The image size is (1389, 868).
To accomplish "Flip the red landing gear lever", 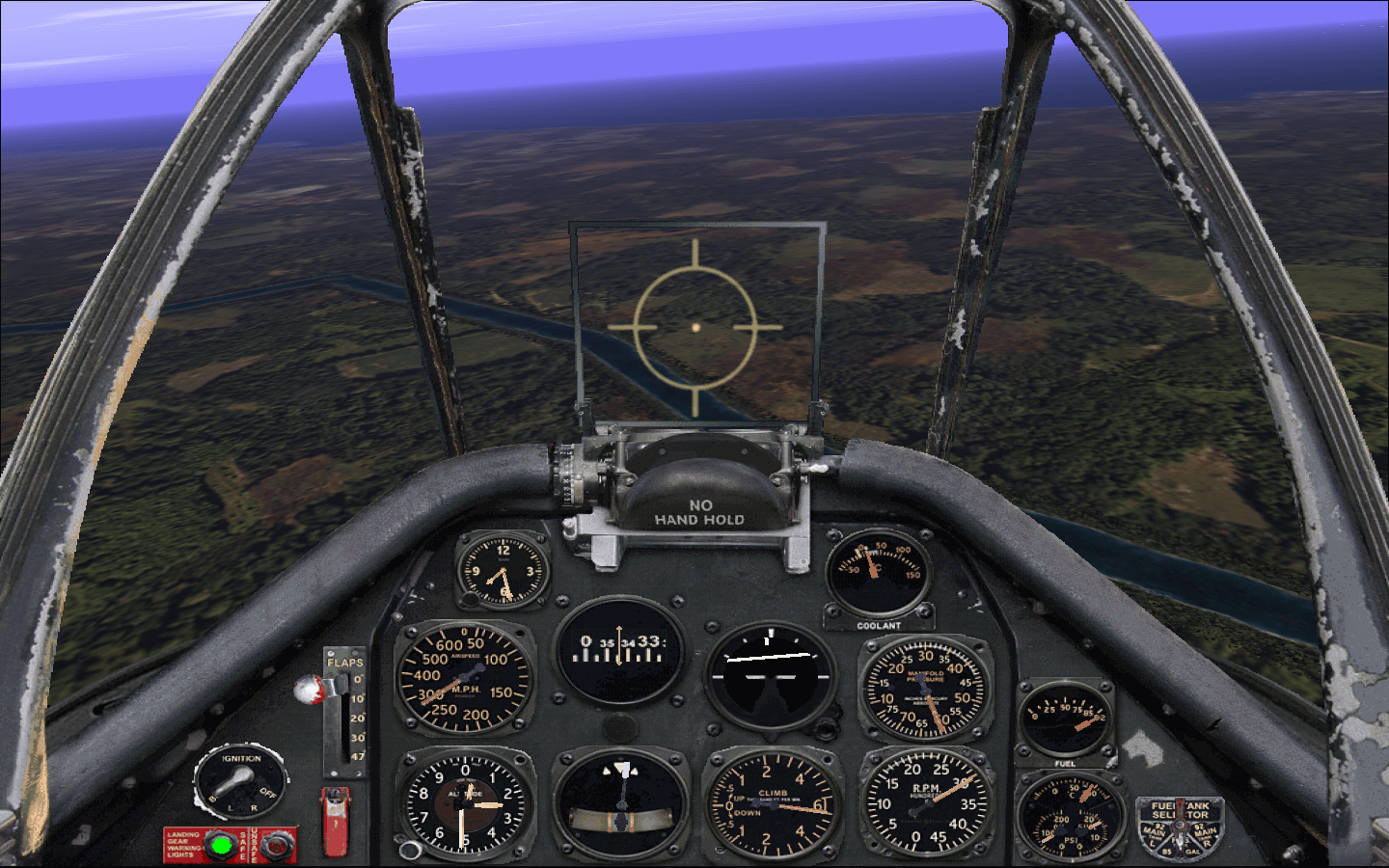I will pos(335,820).
